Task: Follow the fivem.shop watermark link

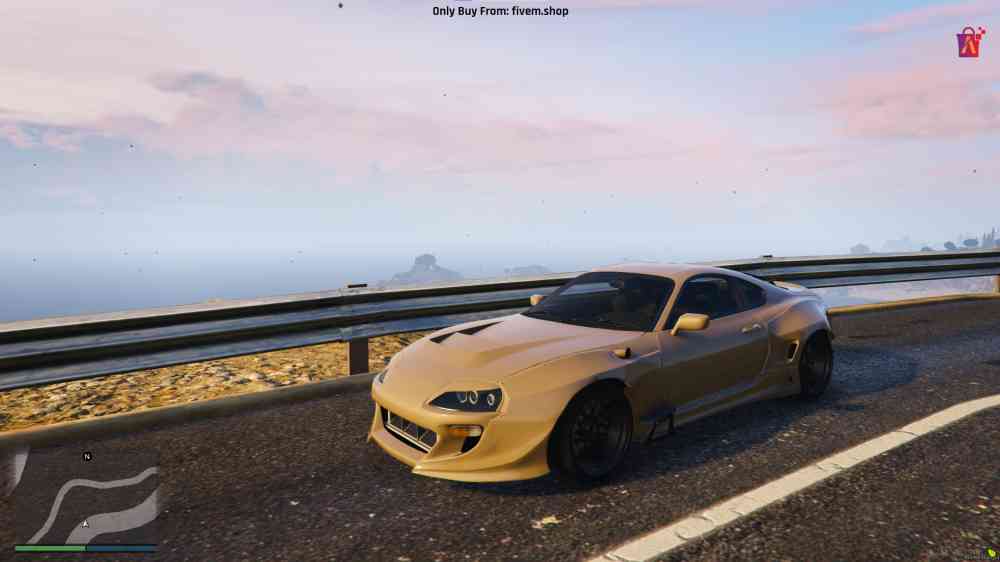Action: point(500,11)
